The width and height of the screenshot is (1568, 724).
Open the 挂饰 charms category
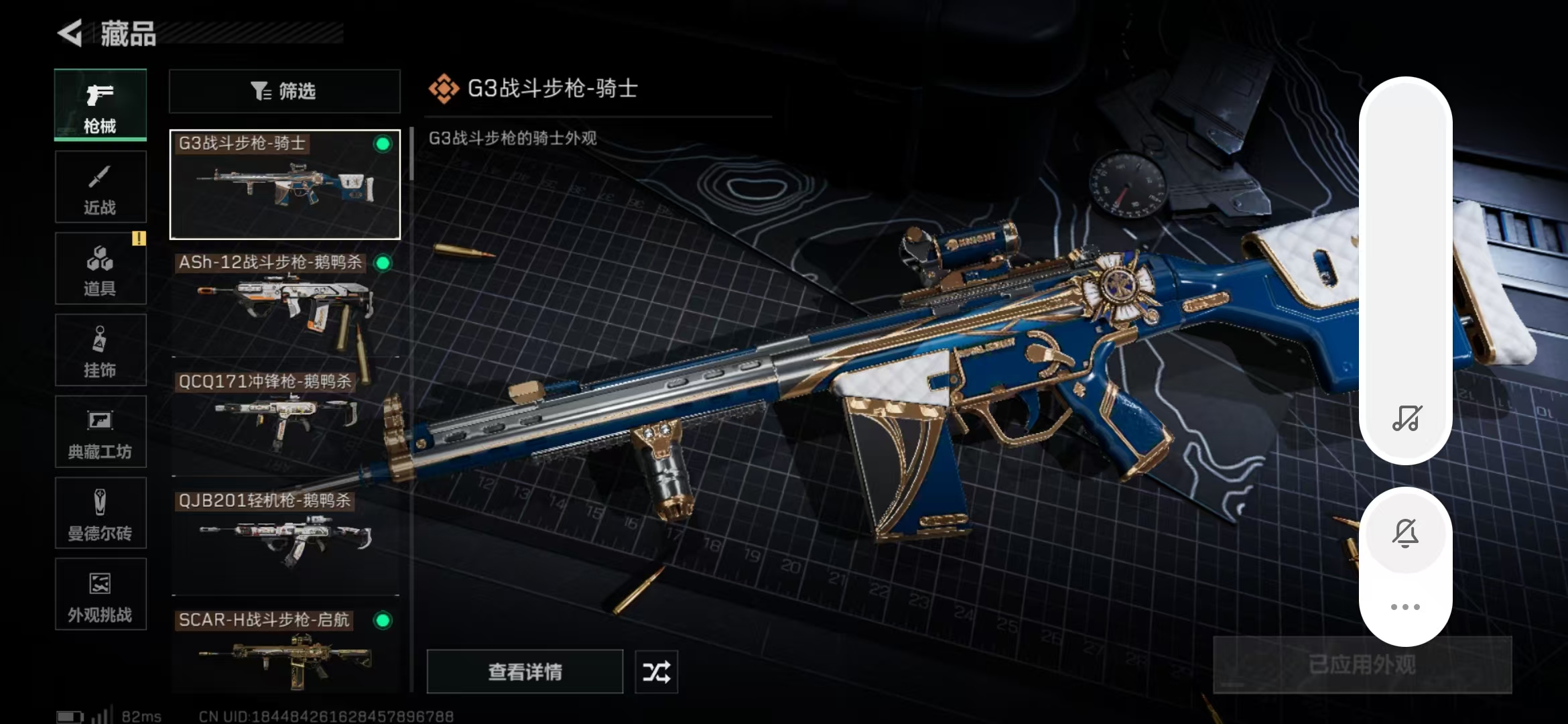(x=99, y=350)
